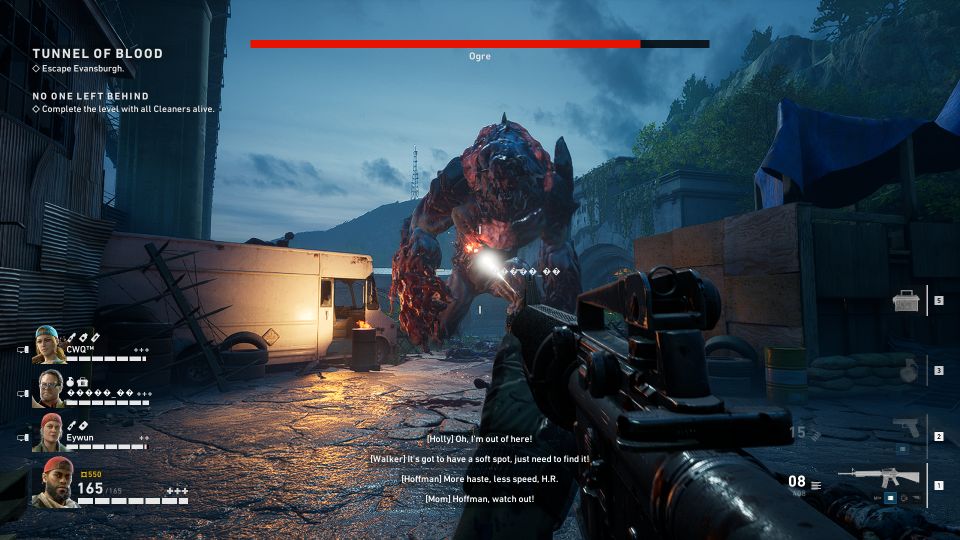
Task: Select Eywun's teammate portrait
Action: click(x=51, y=432)
